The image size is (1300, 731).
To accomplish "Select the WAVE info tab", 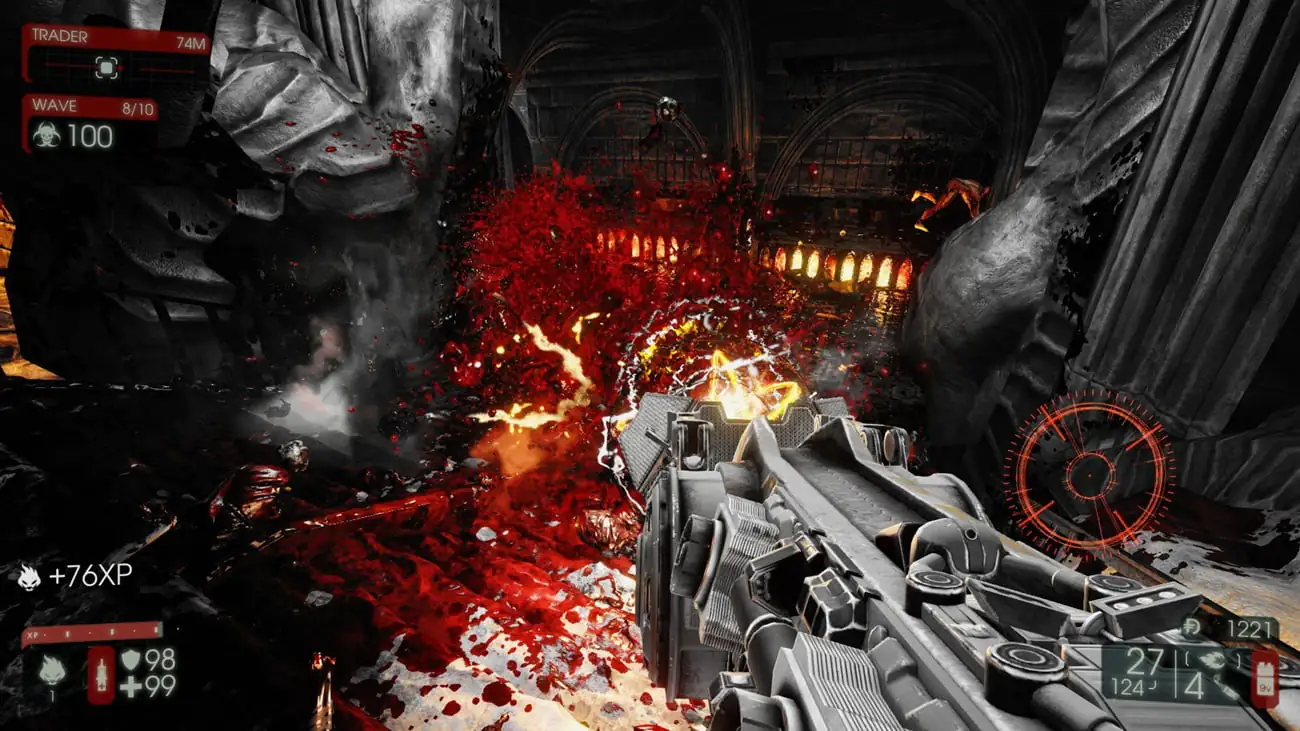I will click(x=55, y=105).
